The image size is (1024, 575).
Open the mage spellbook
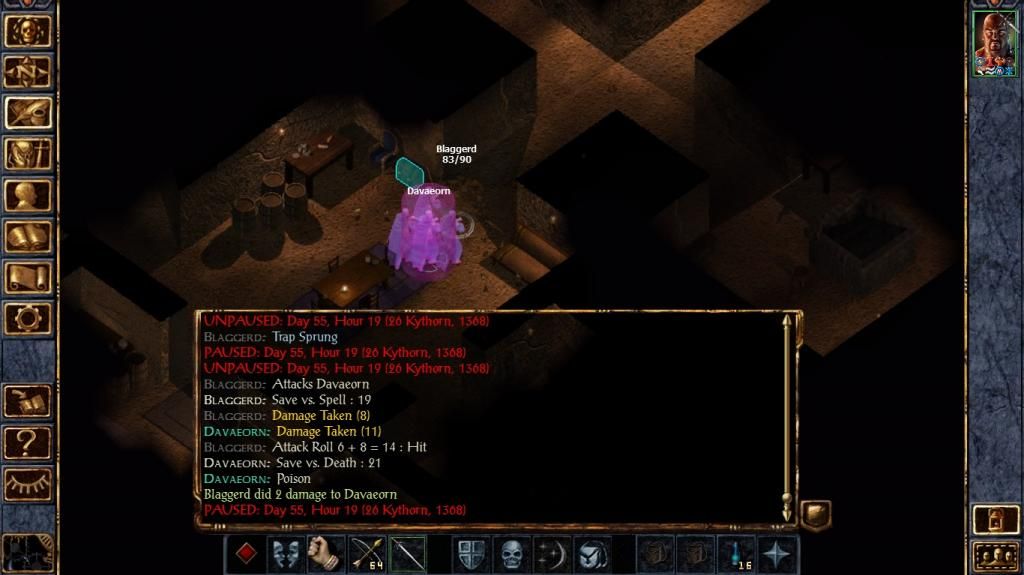(28, 236)
